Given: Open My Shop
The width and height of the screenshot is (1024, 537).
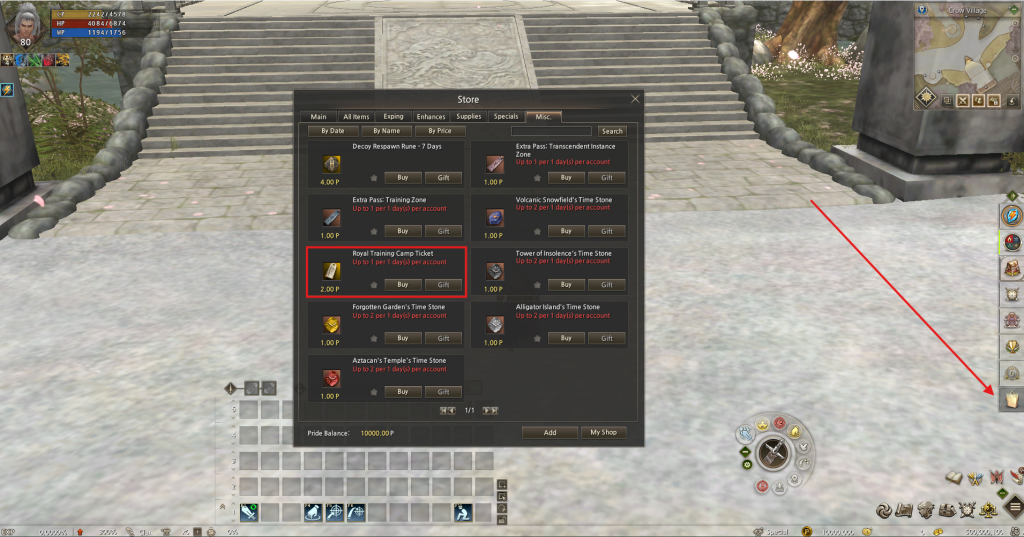Looking at the screenshot, I should click(x=603, y=432).
